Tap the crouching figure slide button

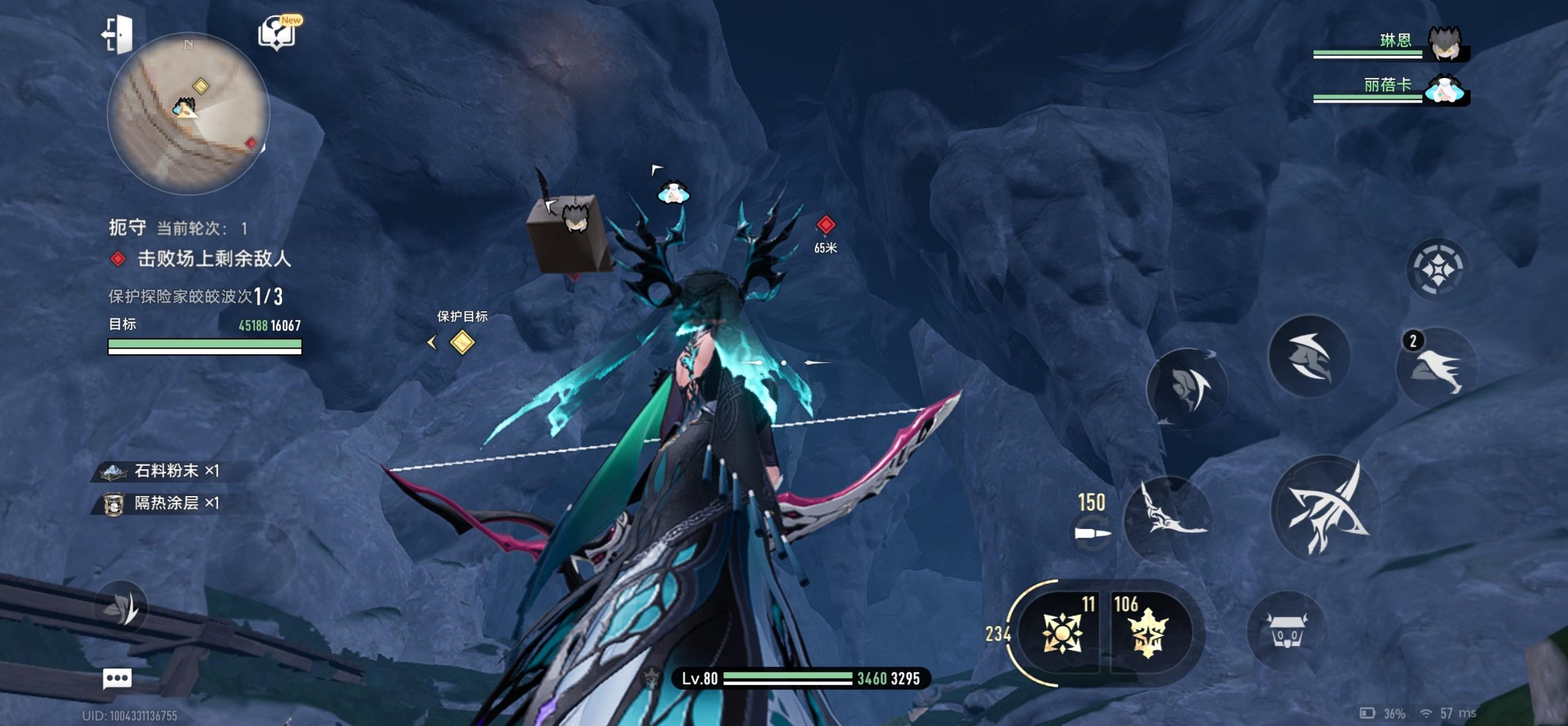coord(1309,357)
